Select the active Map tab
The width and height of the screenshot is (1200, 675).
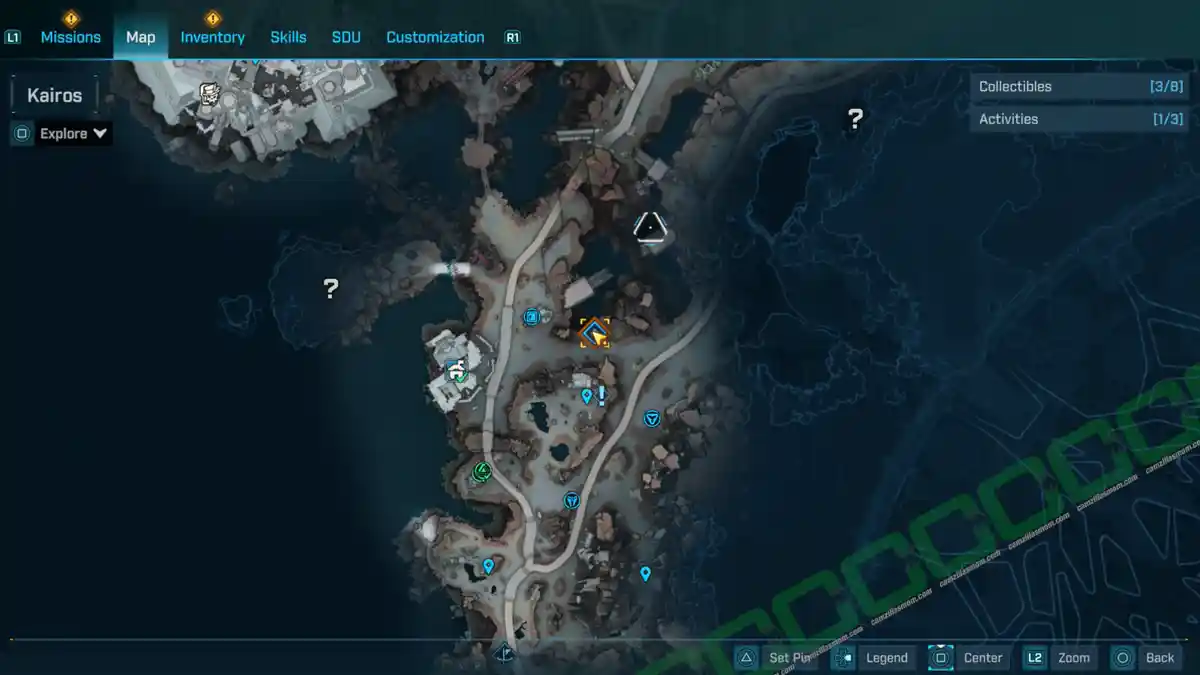pyautogui.click(x=141, y=37)
